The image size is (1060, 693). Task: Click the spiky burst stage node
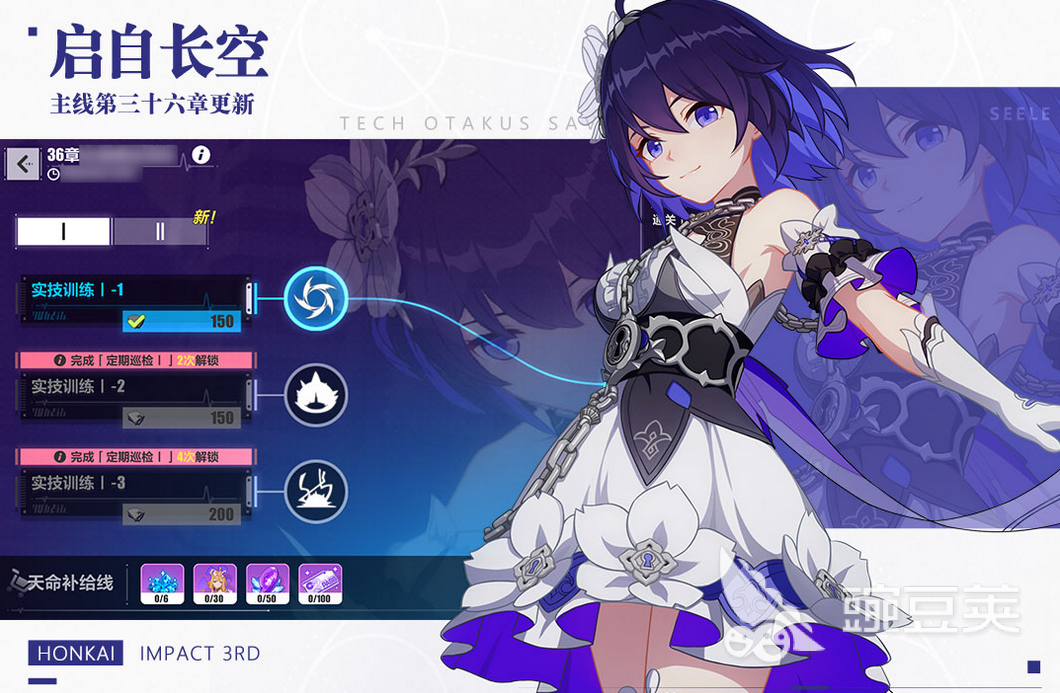[315, 394]
